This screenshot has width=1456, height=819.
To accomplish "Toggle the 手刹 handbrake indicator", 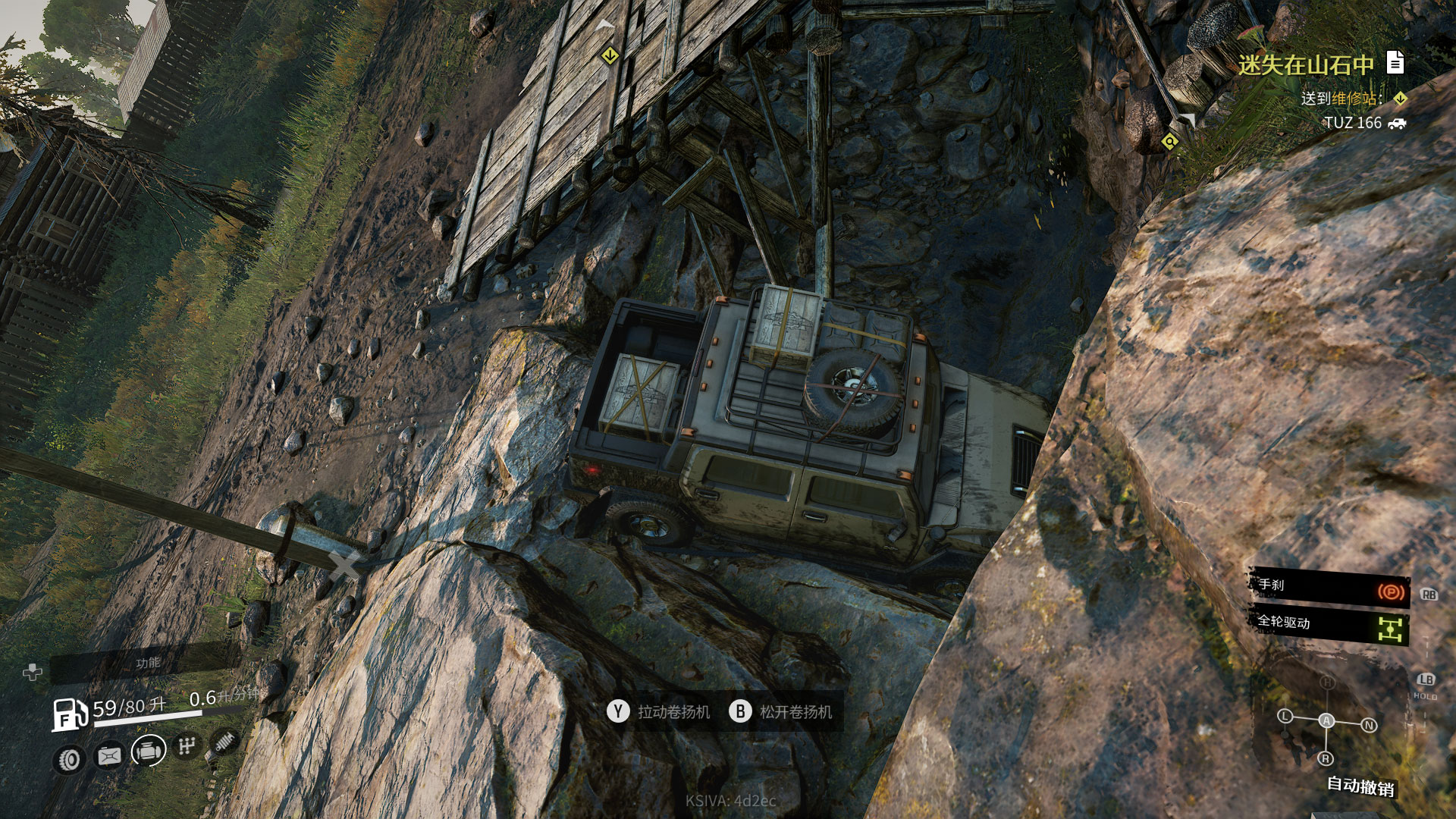I will 1329,587.
